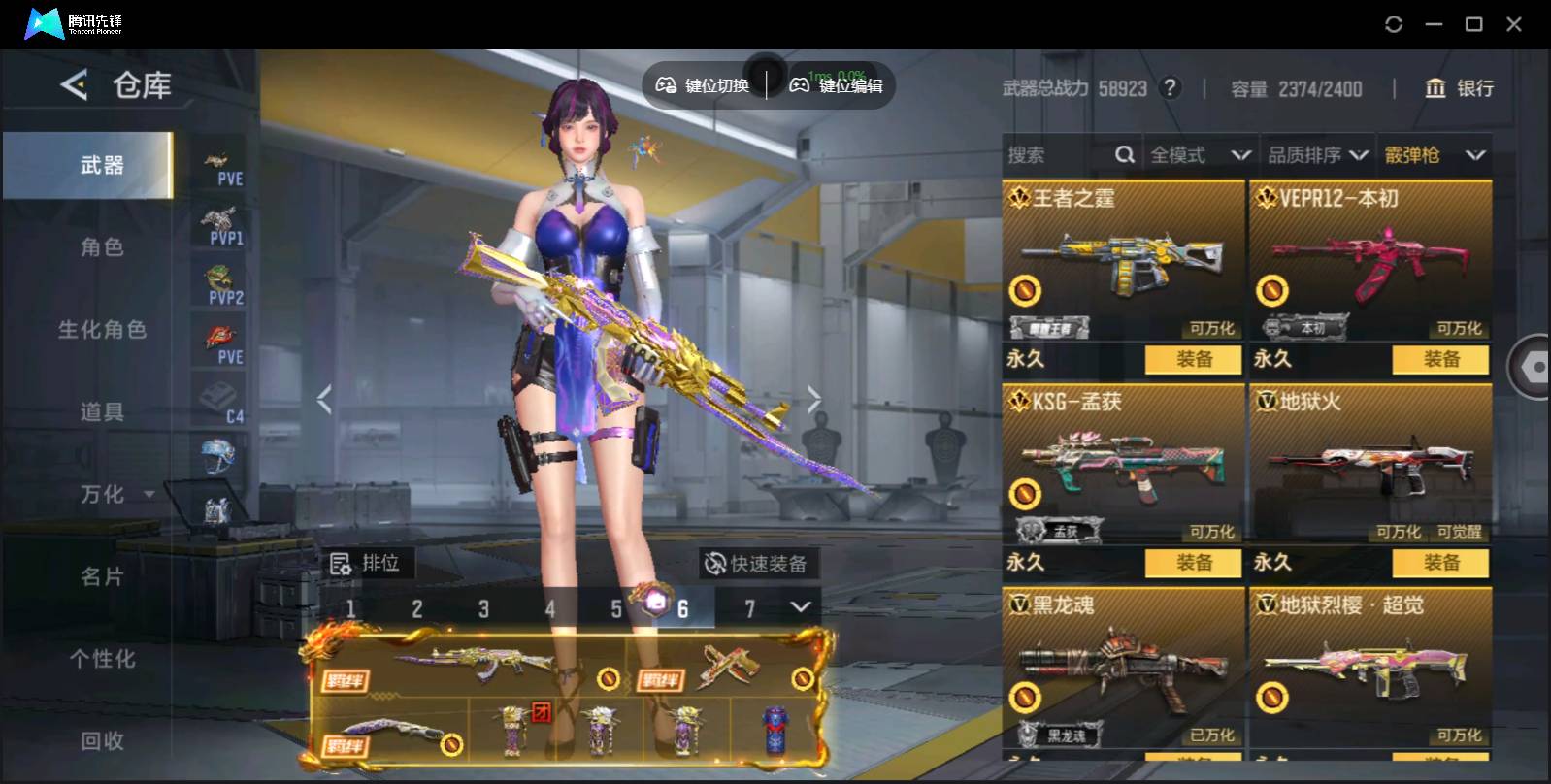
Task: Switch to loadout slot 7
Action: coord(749,608)
